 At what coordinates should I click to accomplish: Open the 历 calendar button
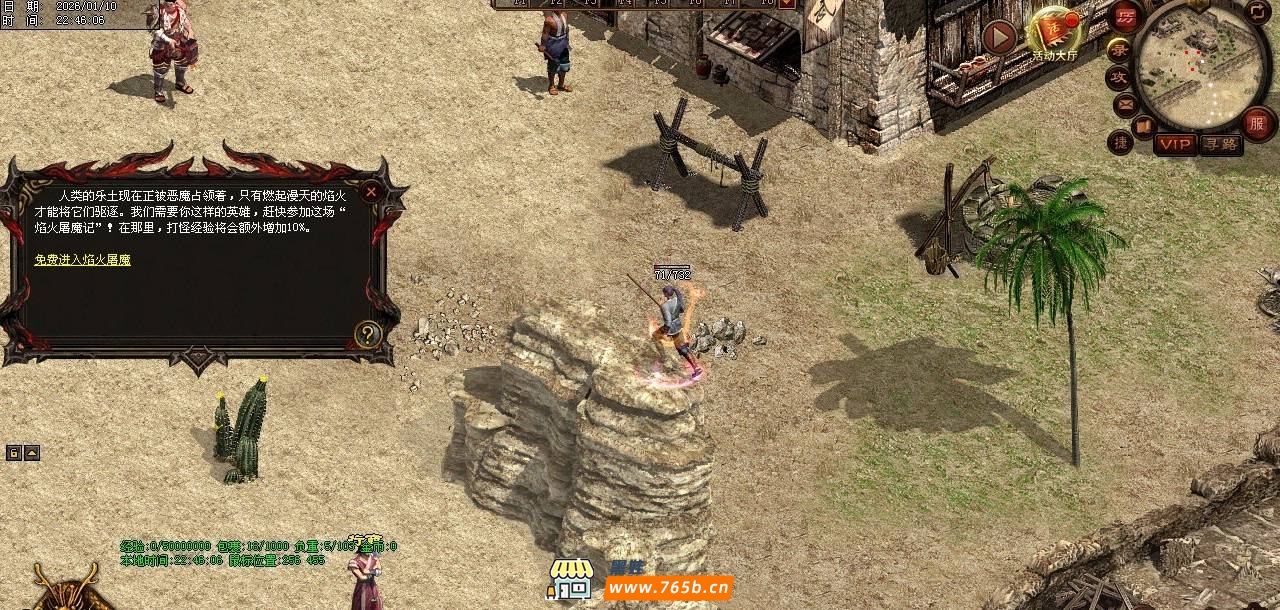pyautogui.click(x=1126, y=17)
